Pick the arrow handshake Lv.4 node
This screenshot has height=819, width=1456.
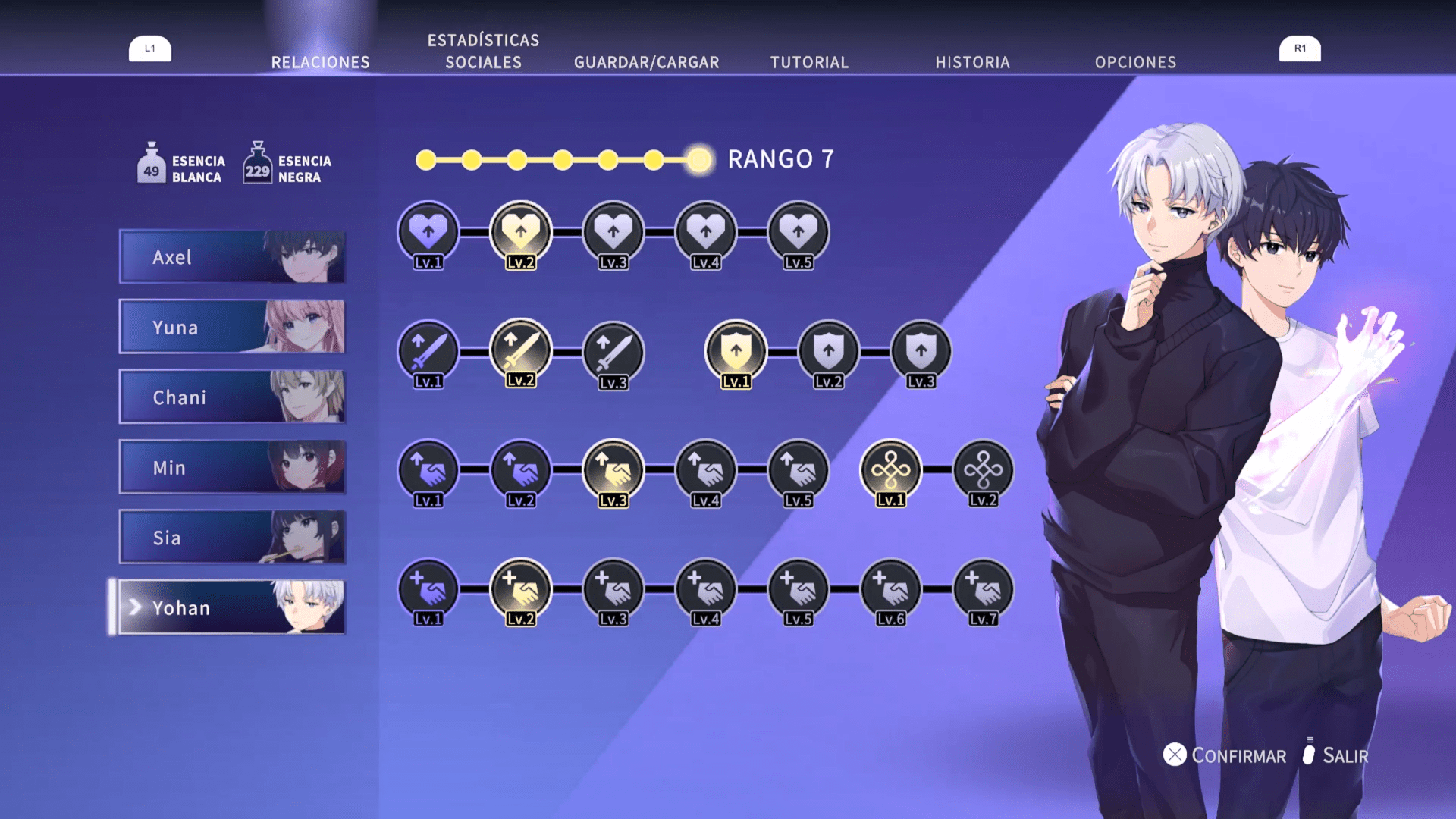click(705, 470)
